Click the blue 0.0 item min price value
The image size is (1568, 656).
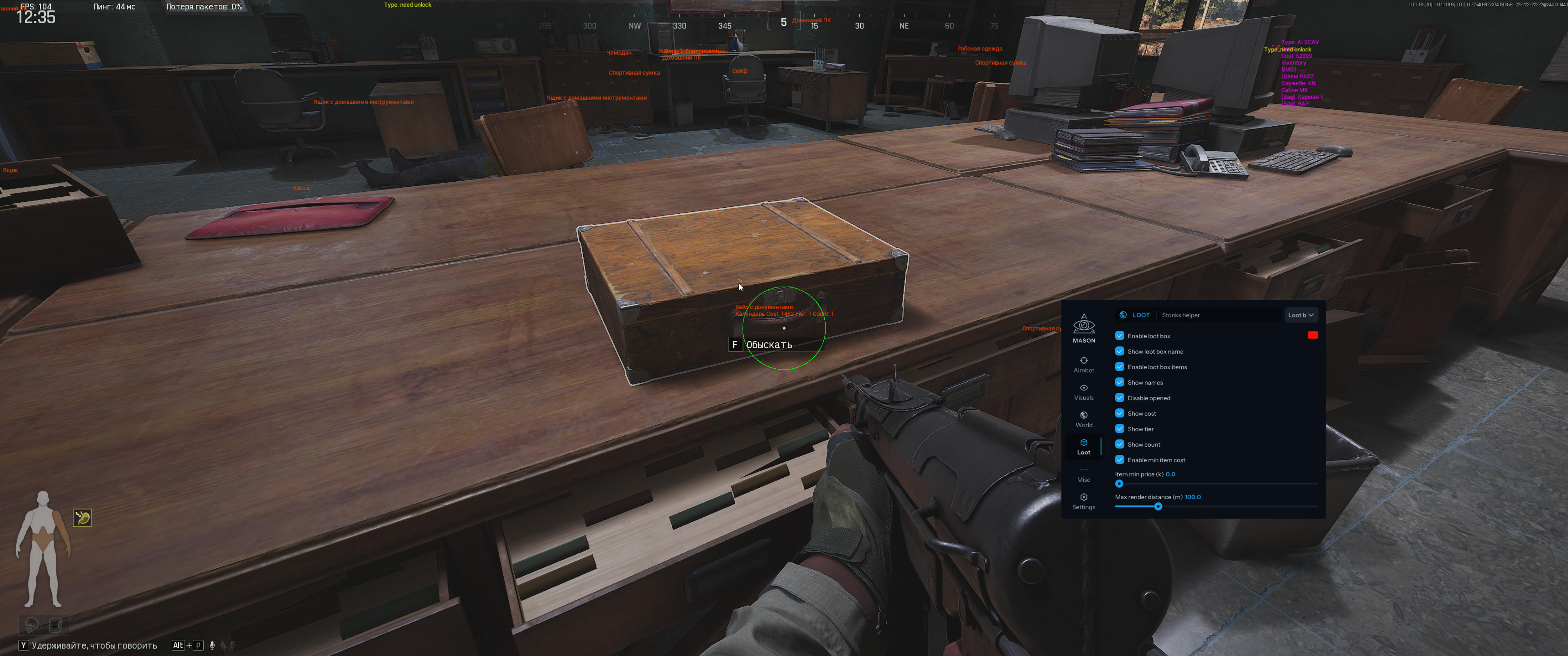[x=1170, y=474]
